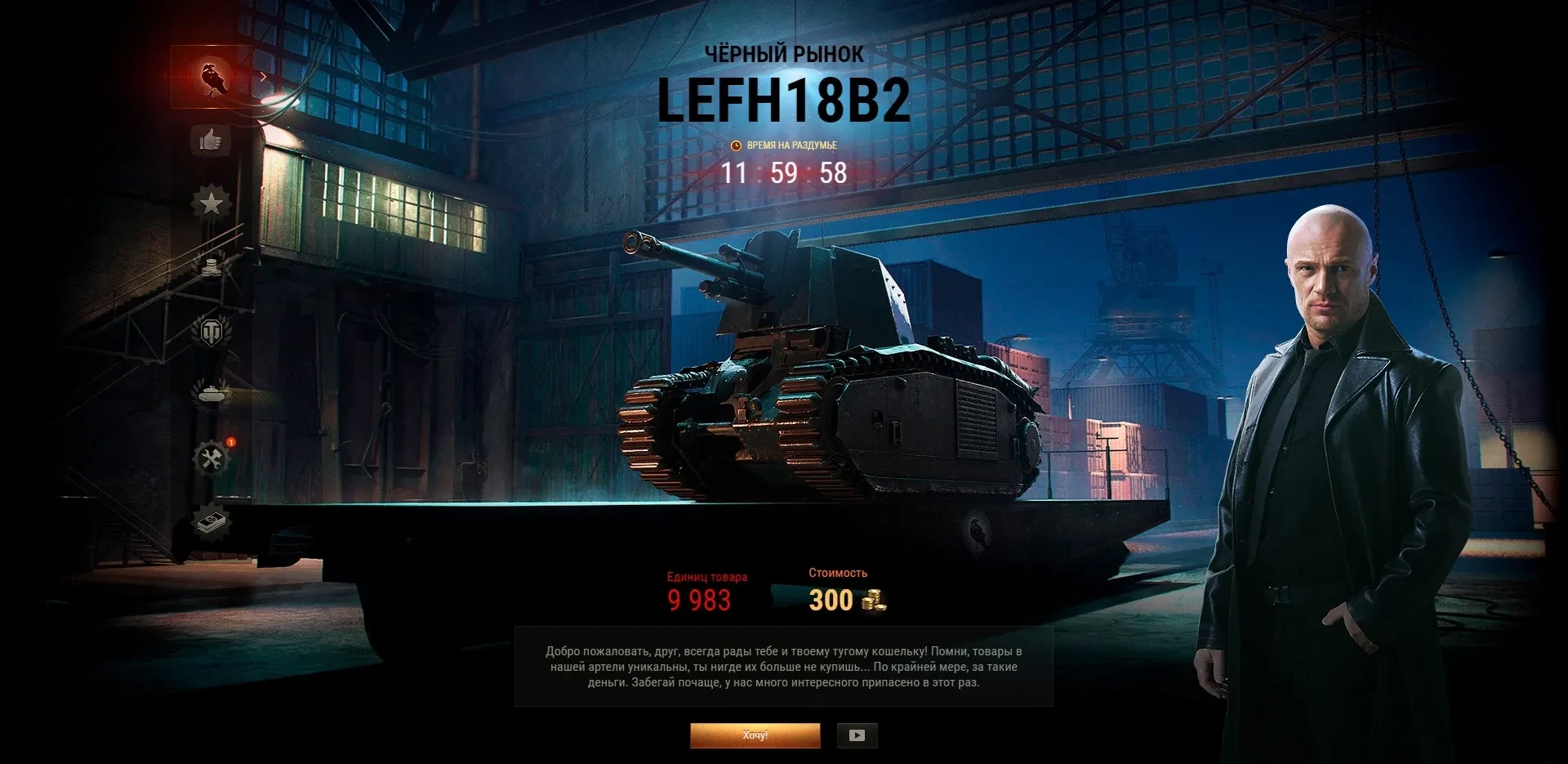
Task: Select the World of Tanks emblem section
Action: pos(212,331)
